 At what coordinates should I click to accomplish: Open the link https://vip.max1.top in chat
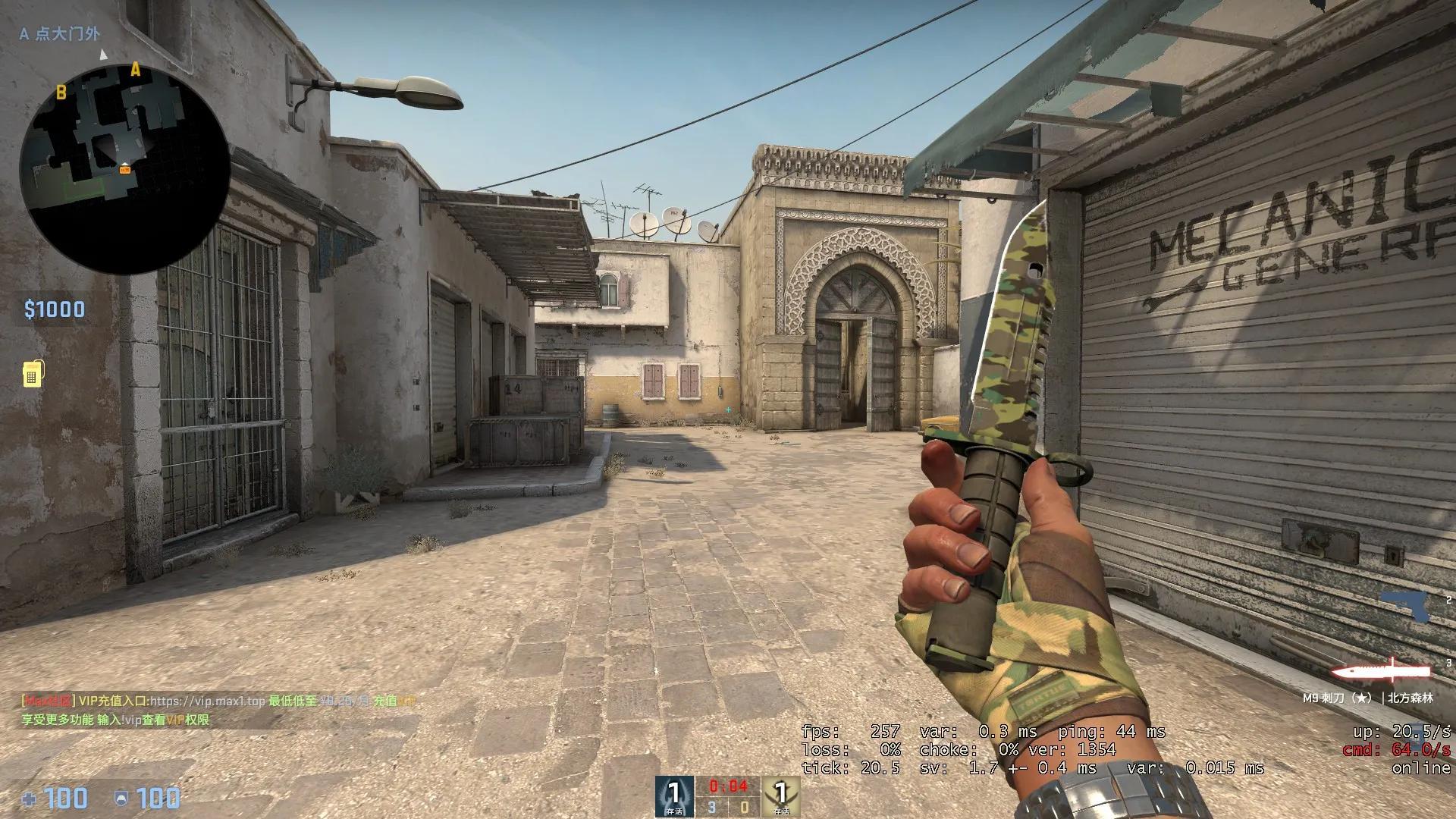(x=207, y=701)
